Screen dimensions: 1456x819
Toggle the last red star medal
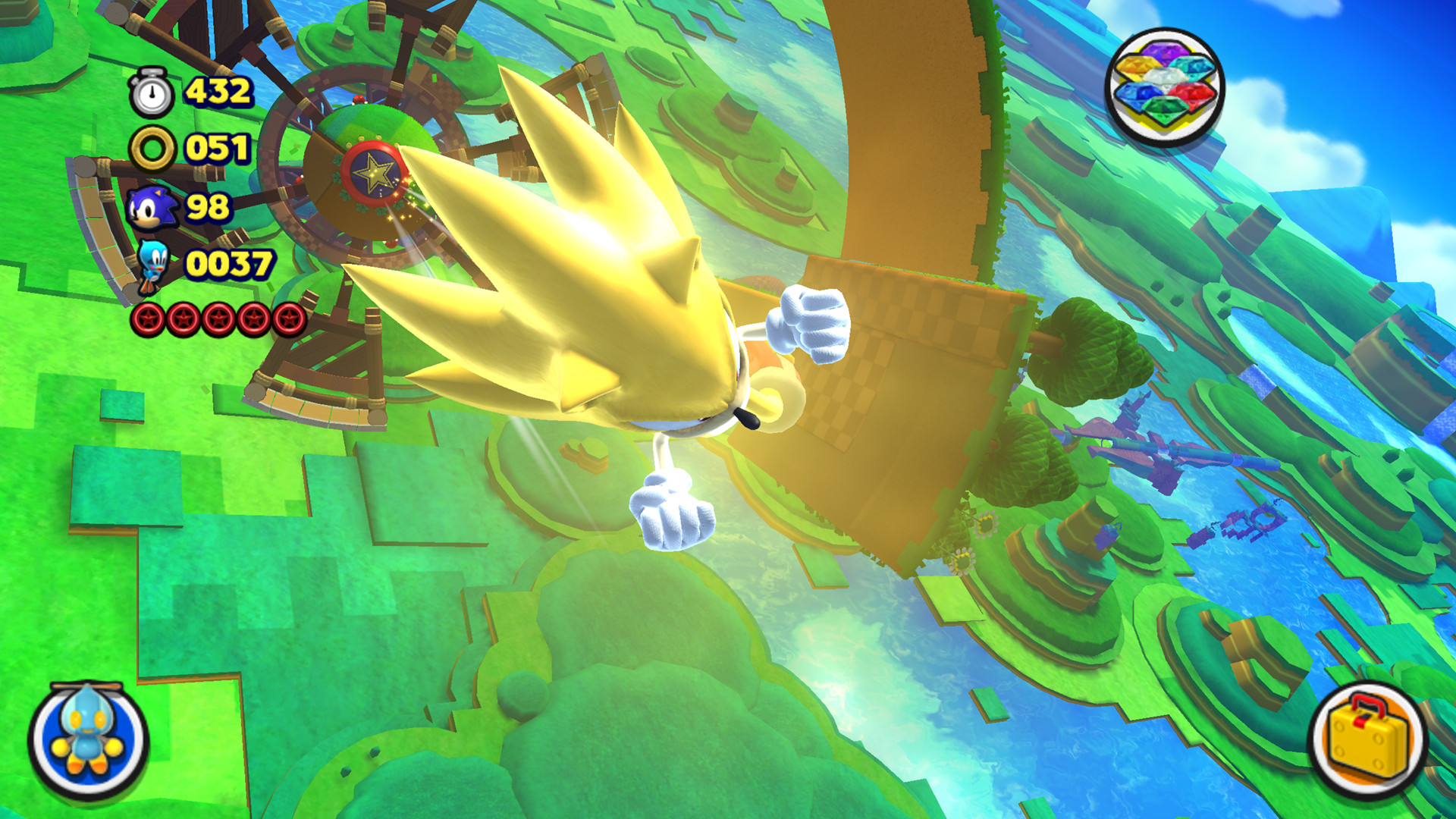289,318
